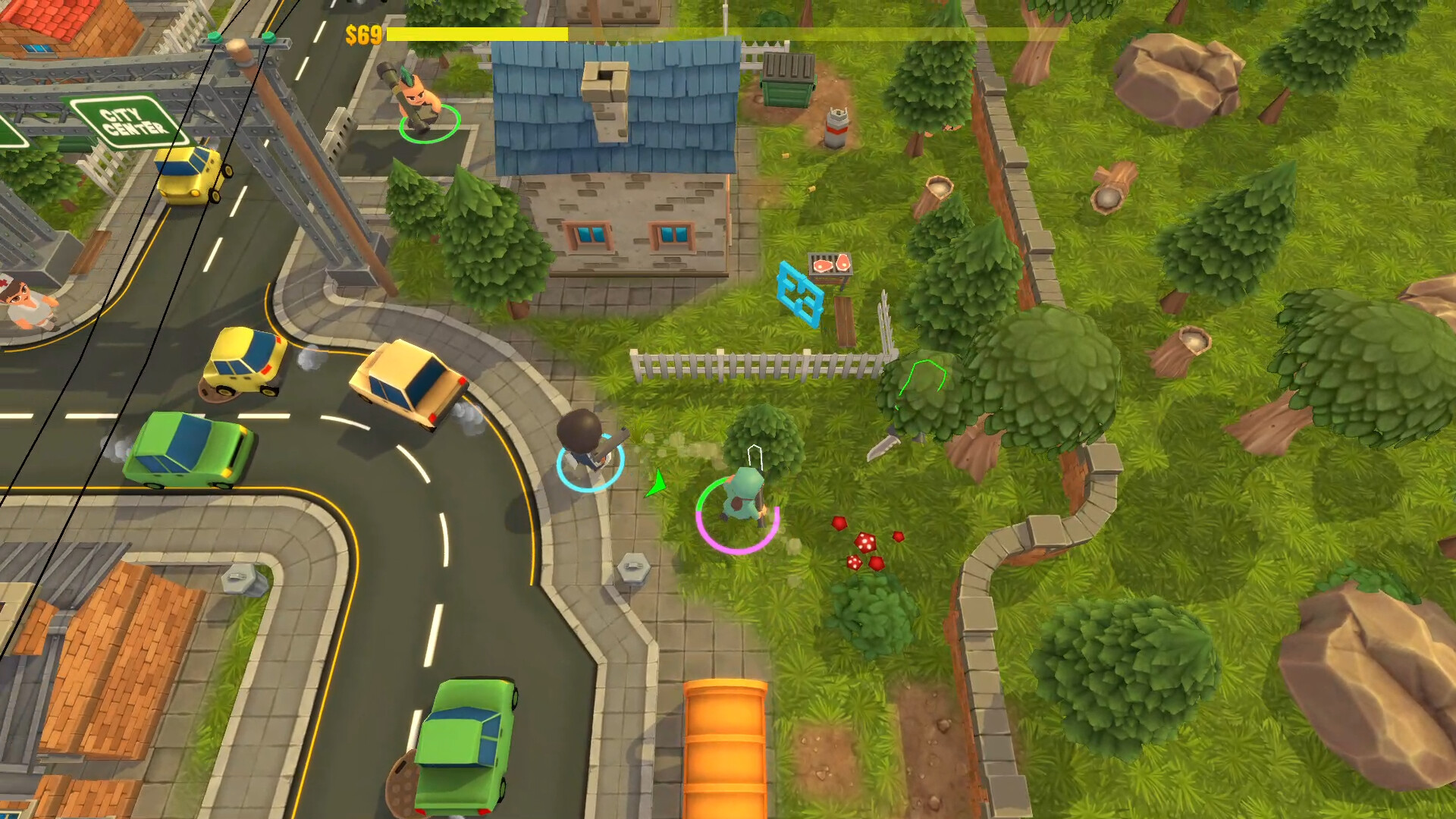Viewport: 1456px width, 819px height.
Task: Click the white picket fence
Action: 751,364
